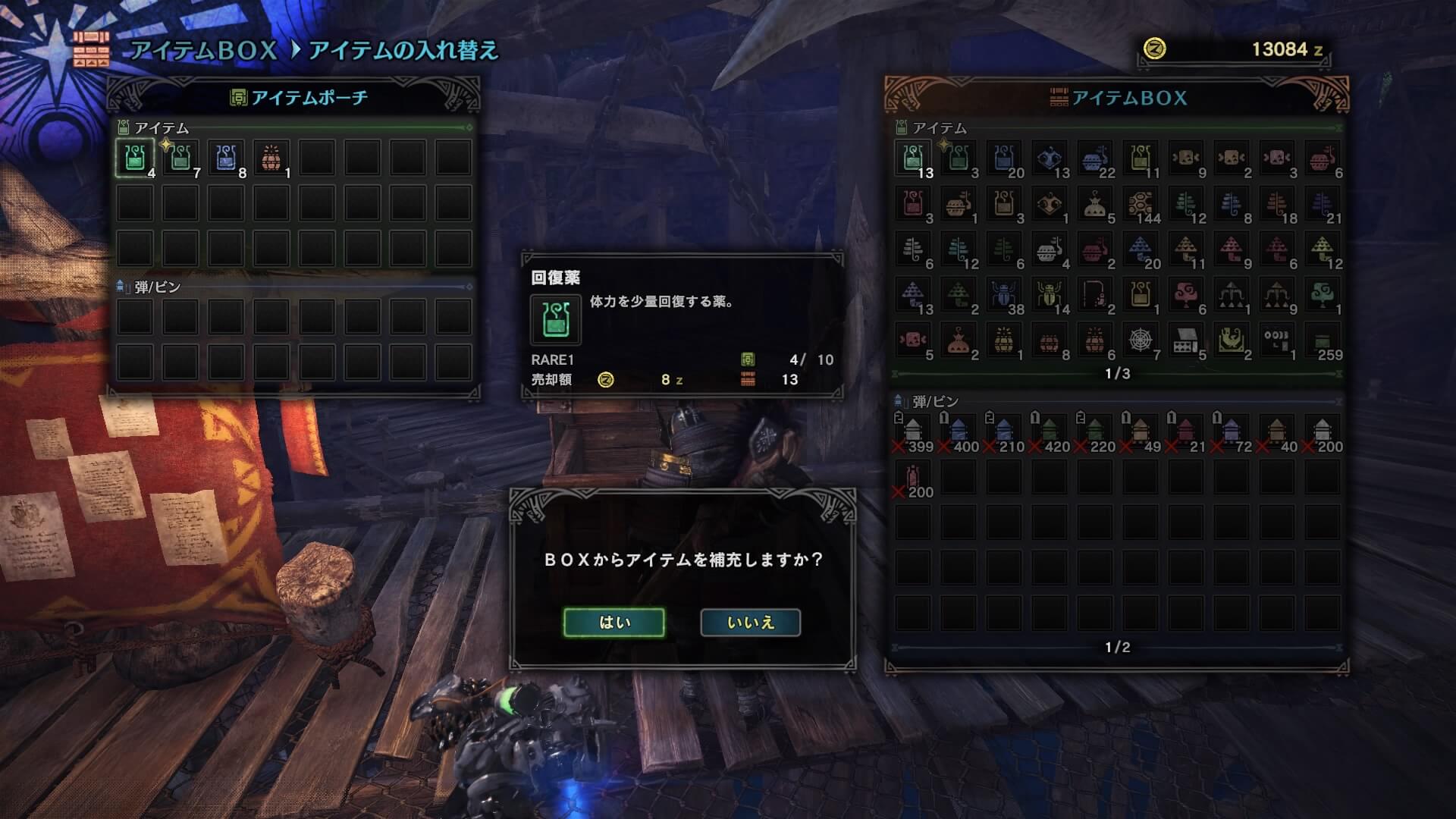Select the yellow beetle stack of 14
This screenshot has height=819, width=1456.
tap(1050, 295)
